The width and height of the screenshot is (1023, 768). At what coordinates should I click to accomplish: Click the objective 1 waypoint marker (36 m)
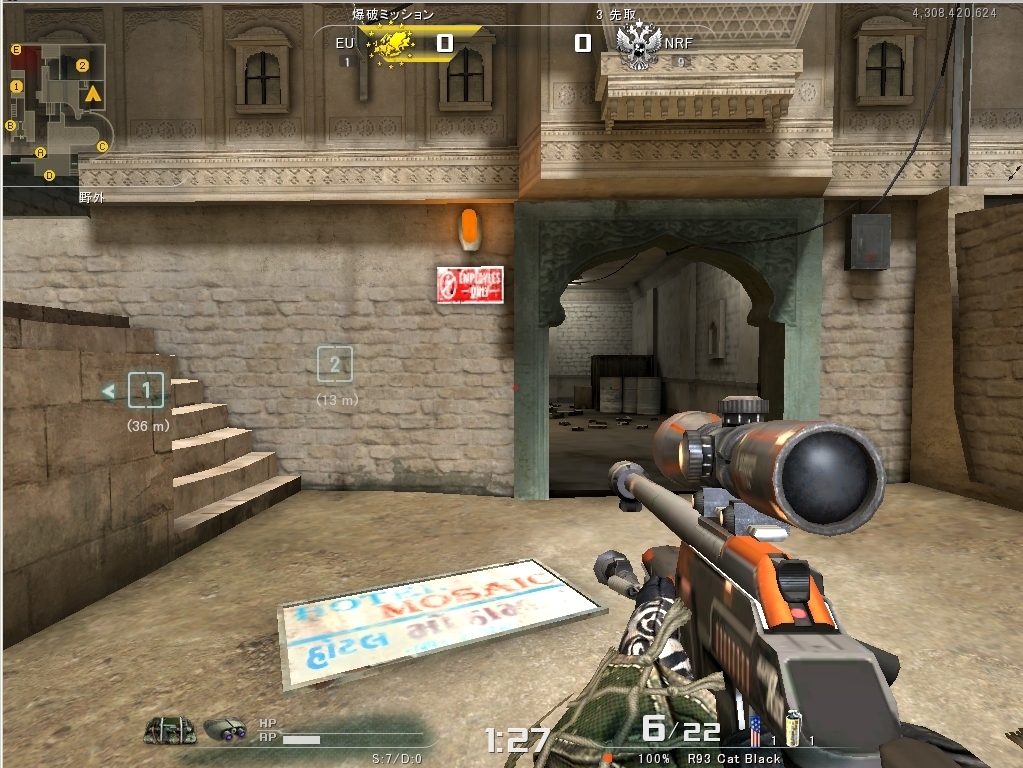point(147,390)
